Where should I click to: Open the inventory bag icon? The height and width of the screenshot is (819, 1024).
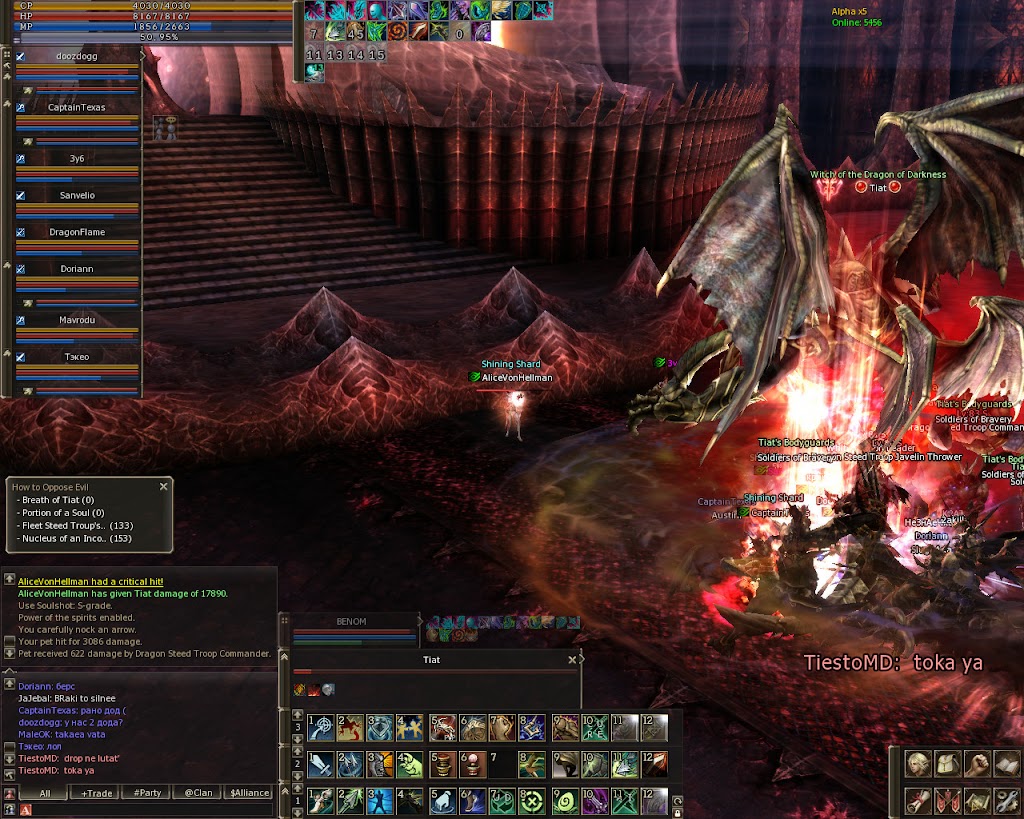pyautogui.click(x=947, y=765)
